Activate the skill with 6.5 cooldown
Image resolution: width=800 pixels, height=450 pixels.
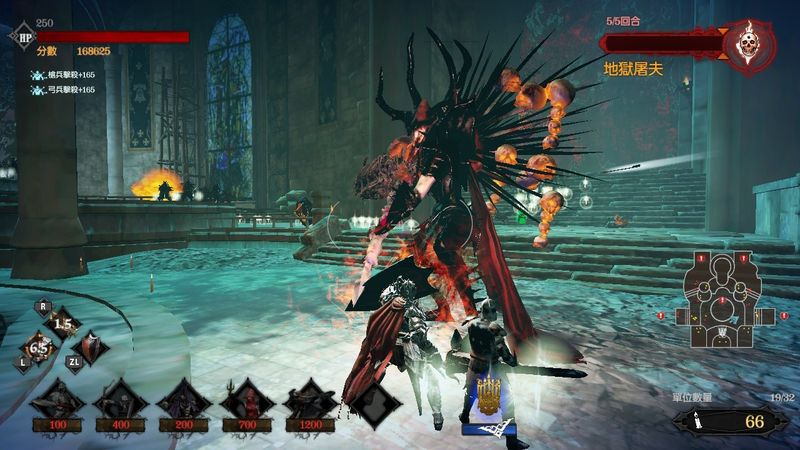[40, 348]
